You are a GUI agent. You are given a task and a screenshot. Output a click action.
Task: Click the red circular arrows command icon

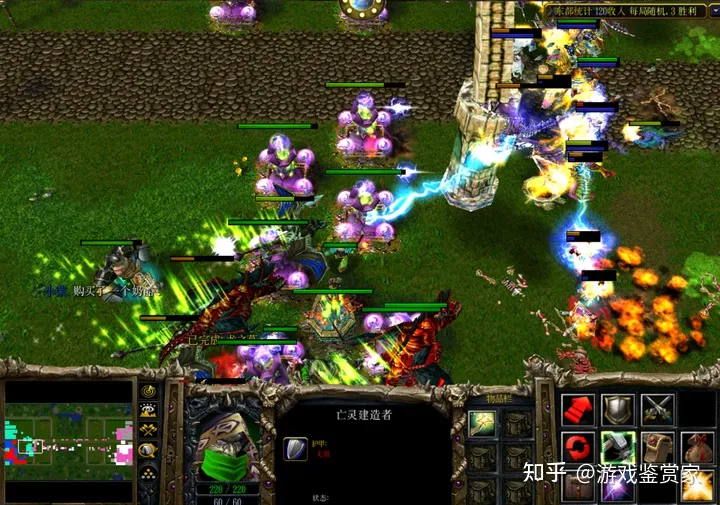click(578, 446)
